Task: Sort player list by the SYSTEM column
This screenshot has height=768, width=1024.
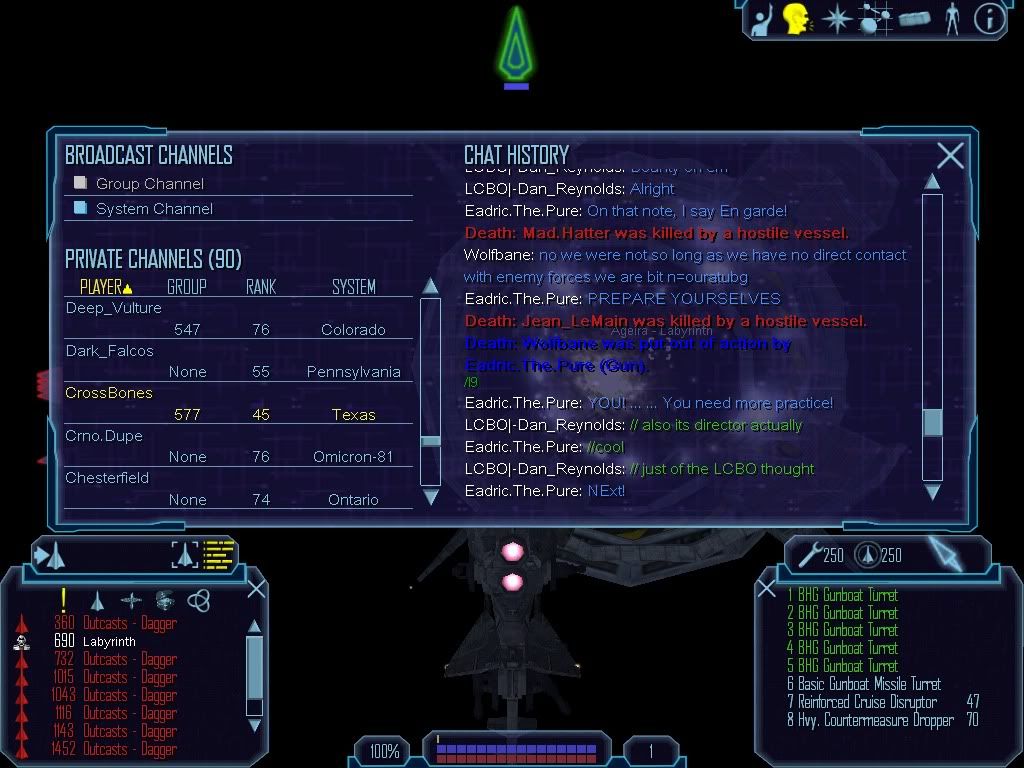Action: click(x=354, y=287)
